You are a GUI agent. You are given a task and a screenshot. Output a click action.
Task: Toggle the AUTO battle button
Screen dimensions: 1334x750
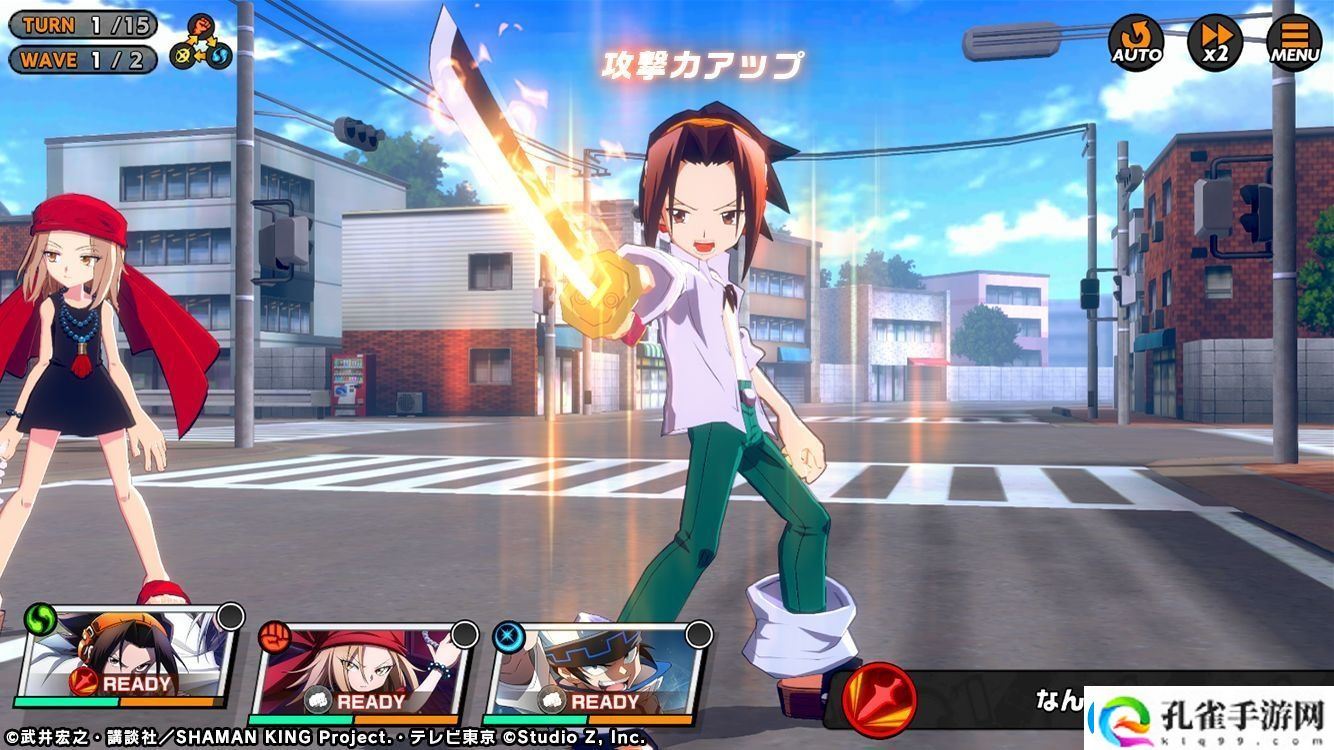click(1136, 42)
